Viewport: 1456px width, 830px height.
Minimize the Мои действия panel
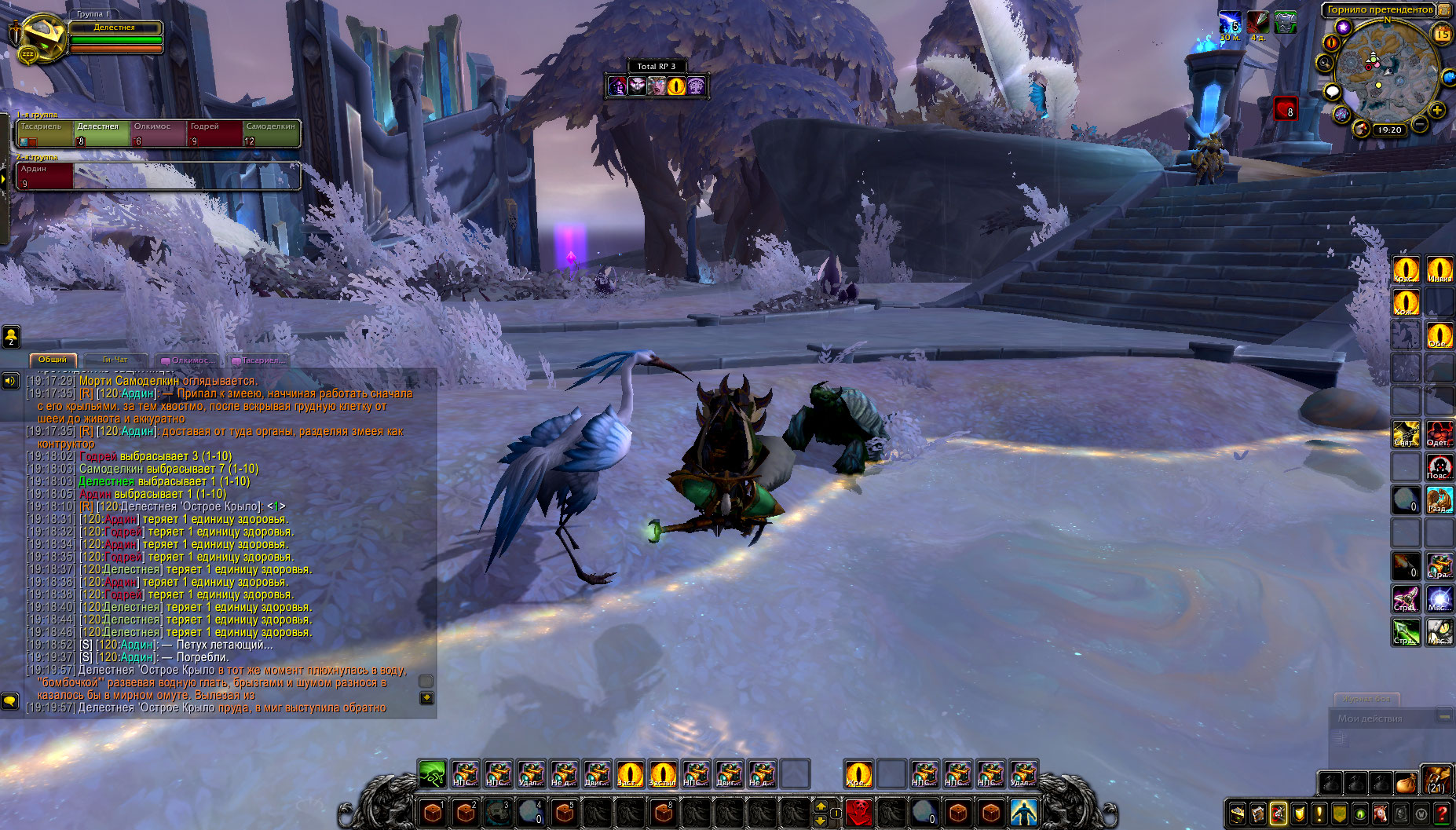(1443, 717)
